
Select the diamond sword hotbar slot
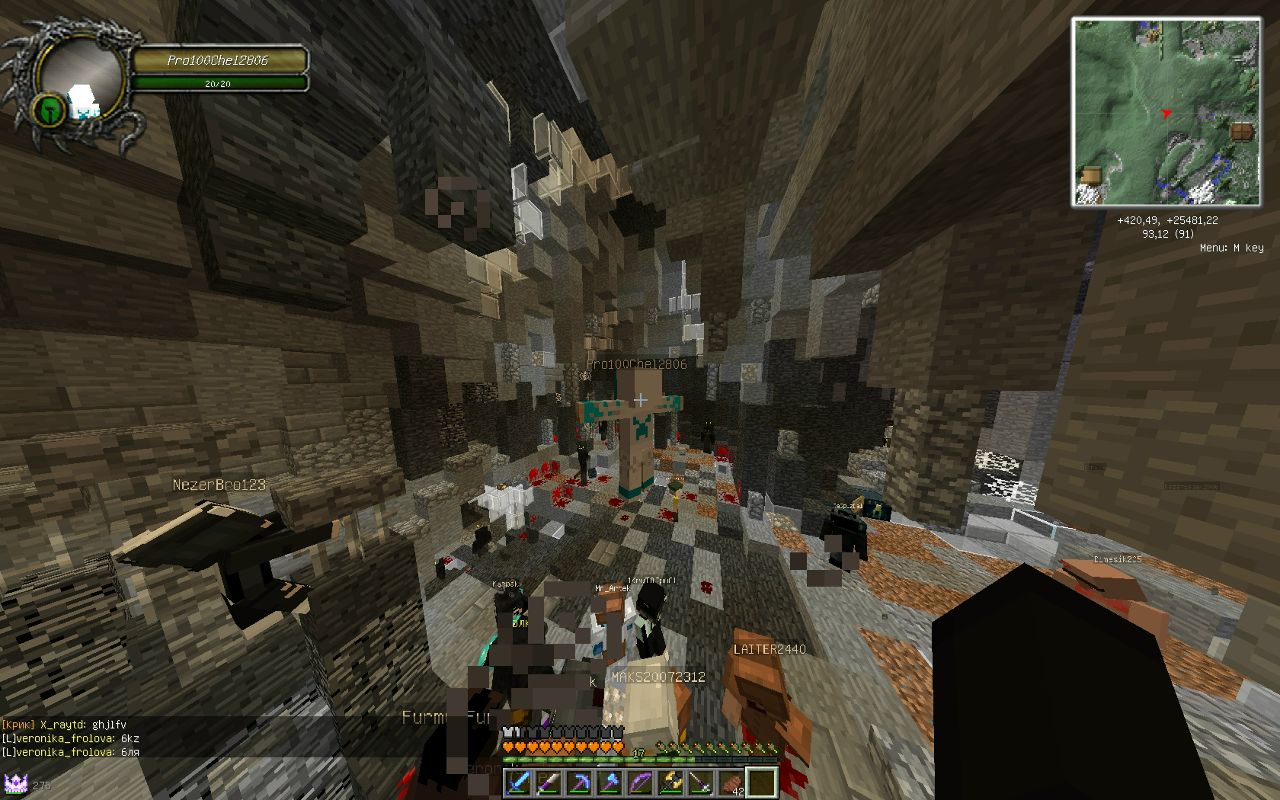pos(518,782)
